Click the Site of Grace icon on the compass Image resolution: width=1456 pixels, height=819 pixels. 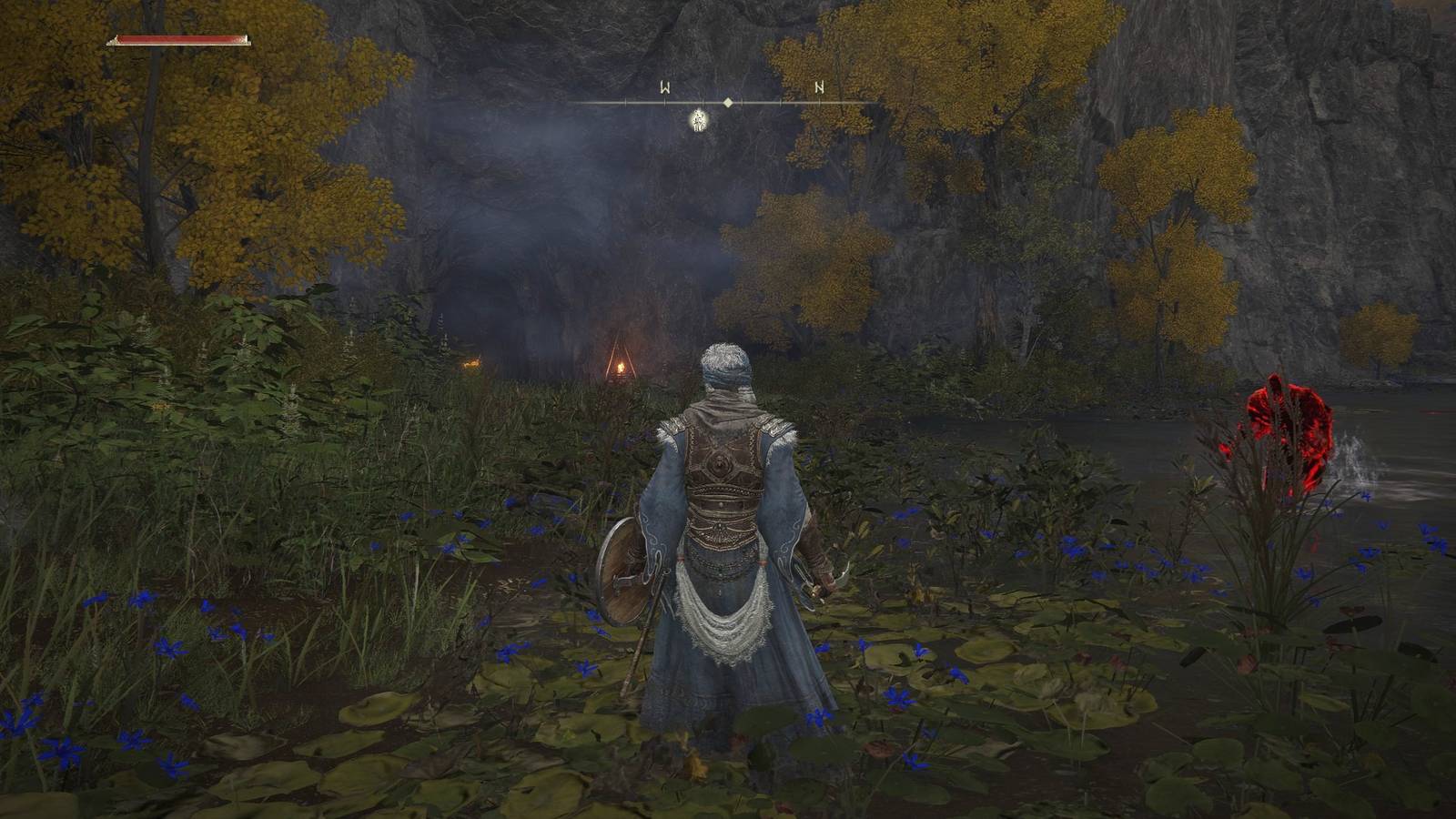click(x=697, y=123)
